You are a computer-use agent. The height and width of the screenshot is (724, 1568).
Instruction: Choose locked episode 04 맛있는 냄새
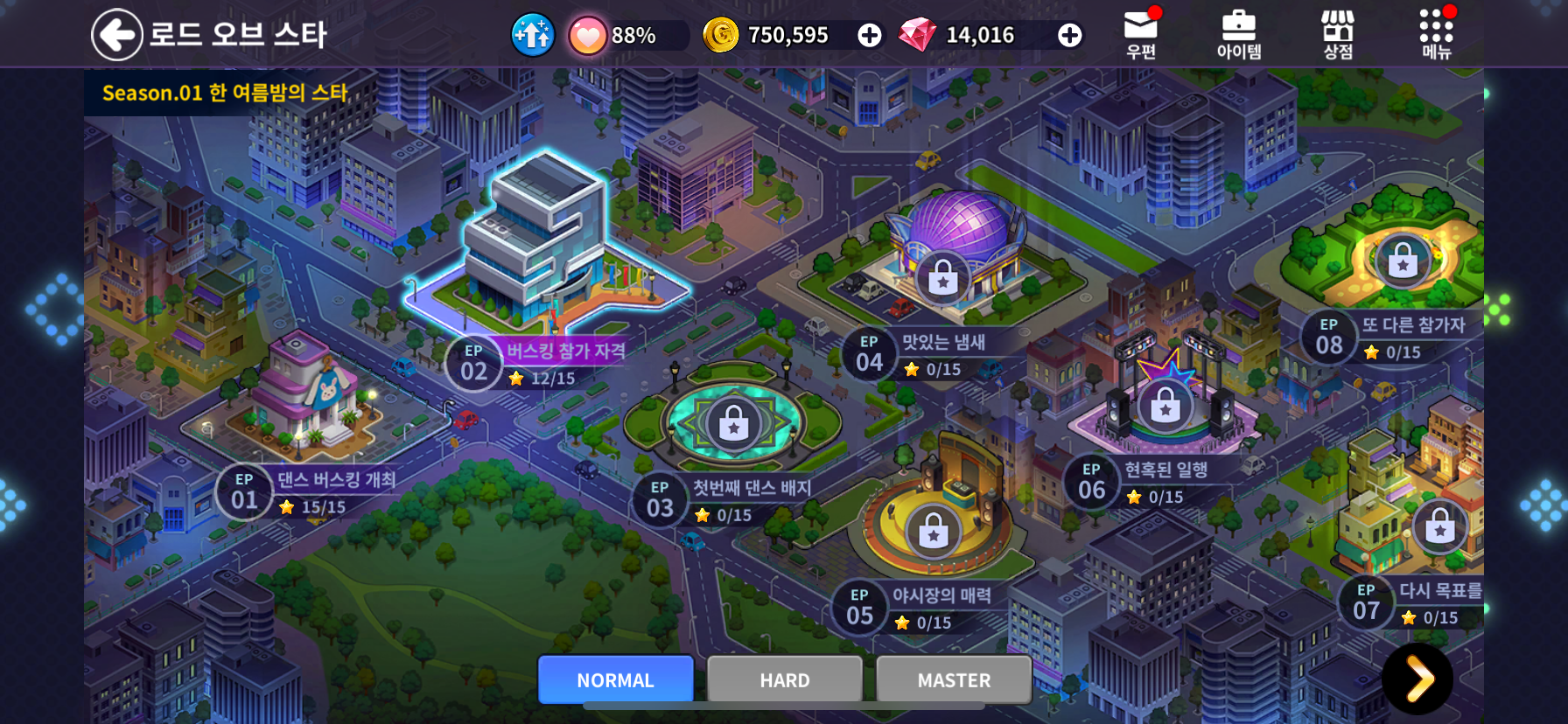click(942, 281)
